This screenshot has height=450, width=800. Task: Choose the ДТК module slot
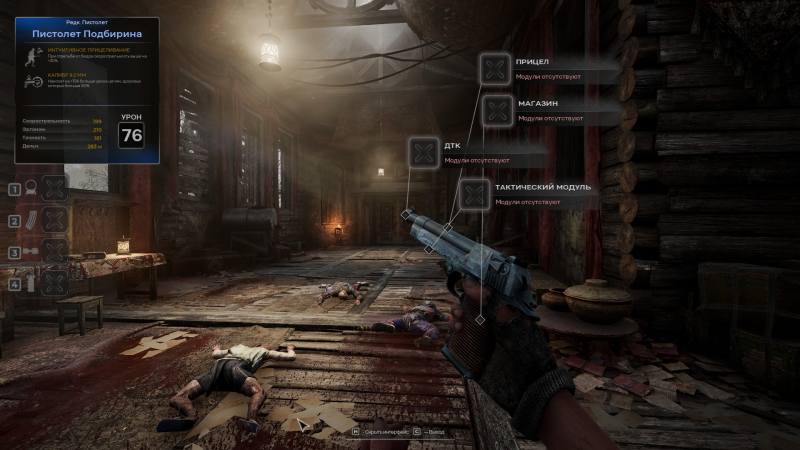pos(424,153)
